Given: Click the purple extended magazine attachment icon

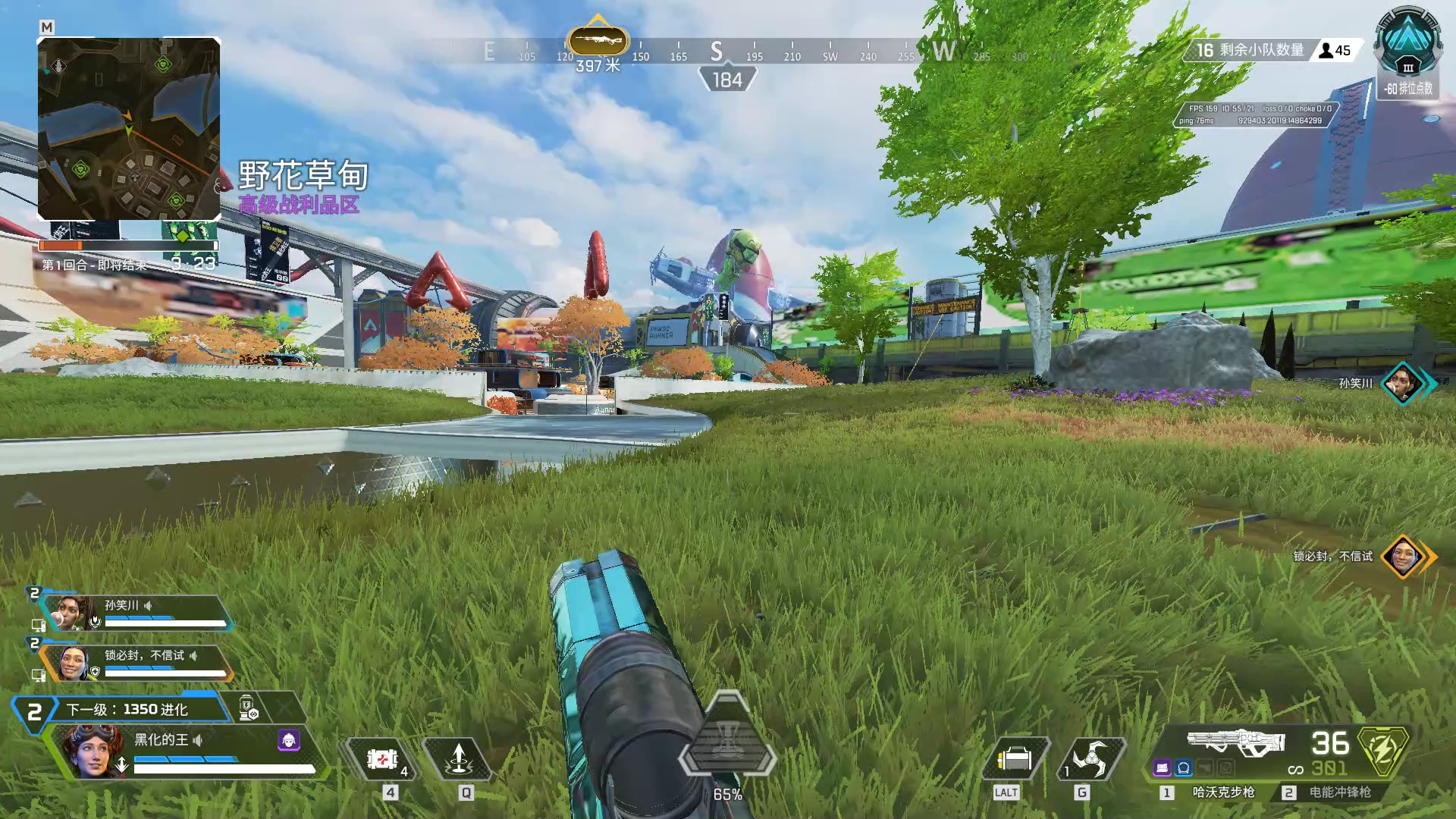Looking at the screenshot, I should coord(1162,767).
